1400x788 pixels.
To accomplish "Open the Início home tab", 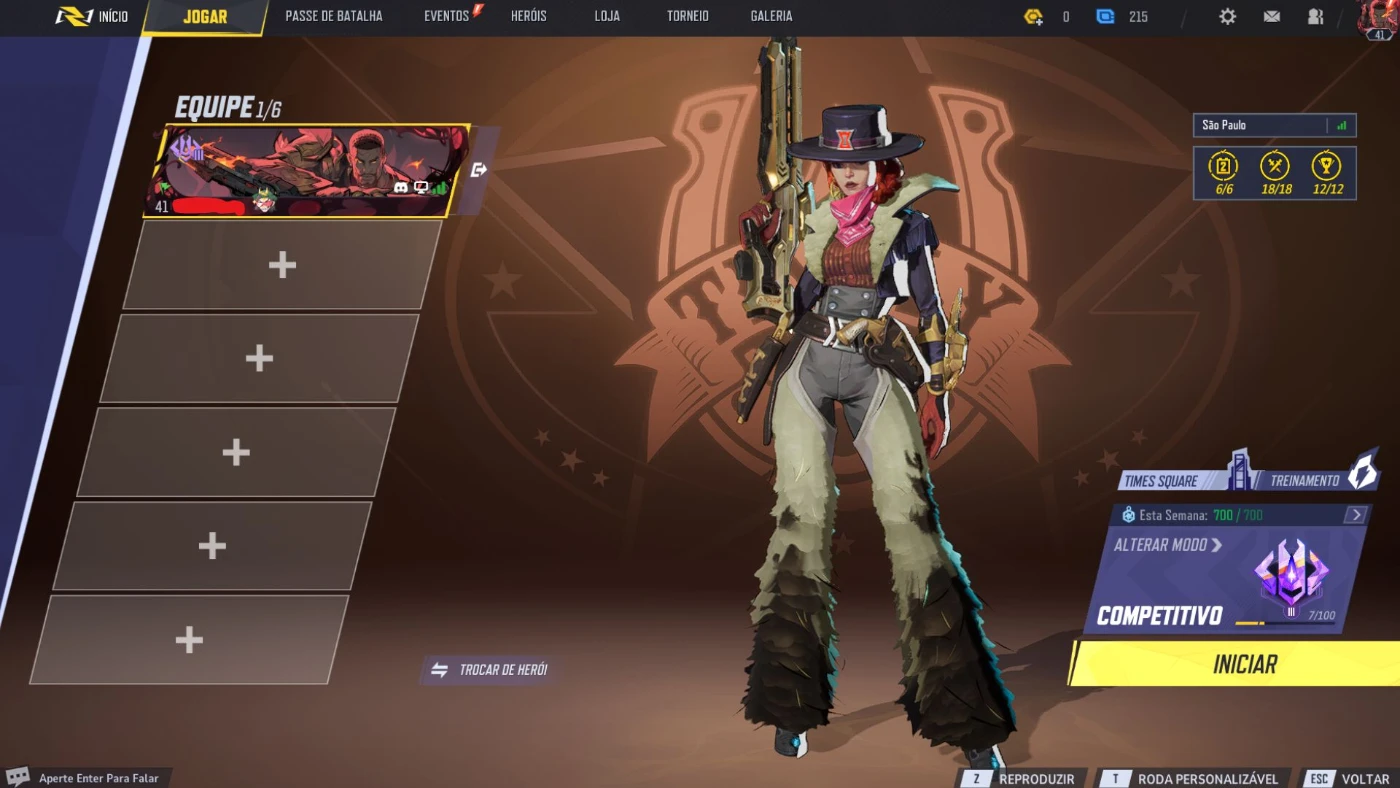I will 93,17.
